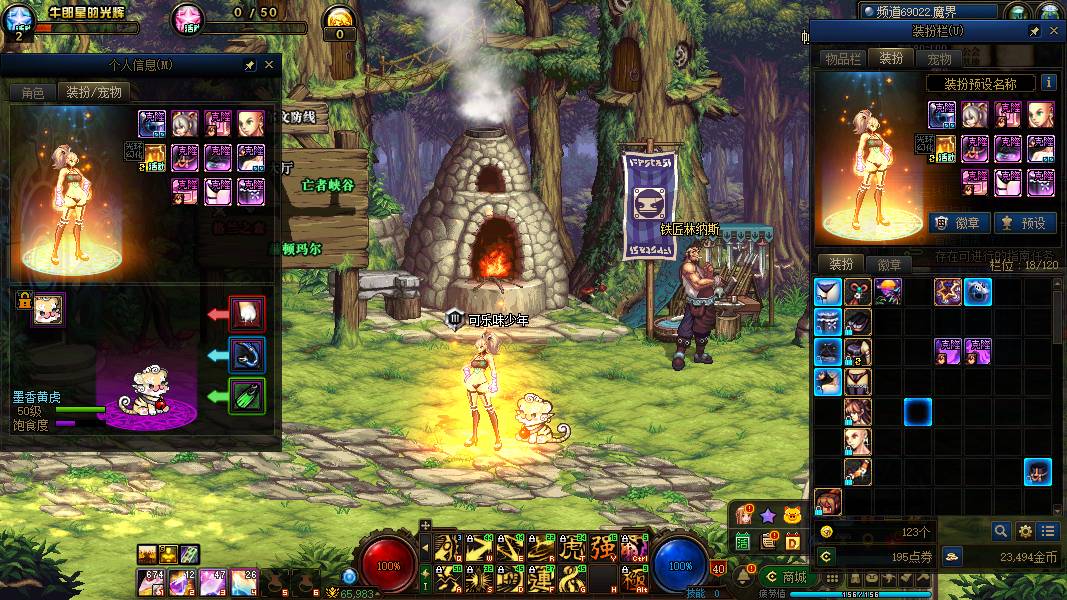Select the yellow tiger pet slot
Viewport: 1067px width, 600px height.
pos(47,309)
